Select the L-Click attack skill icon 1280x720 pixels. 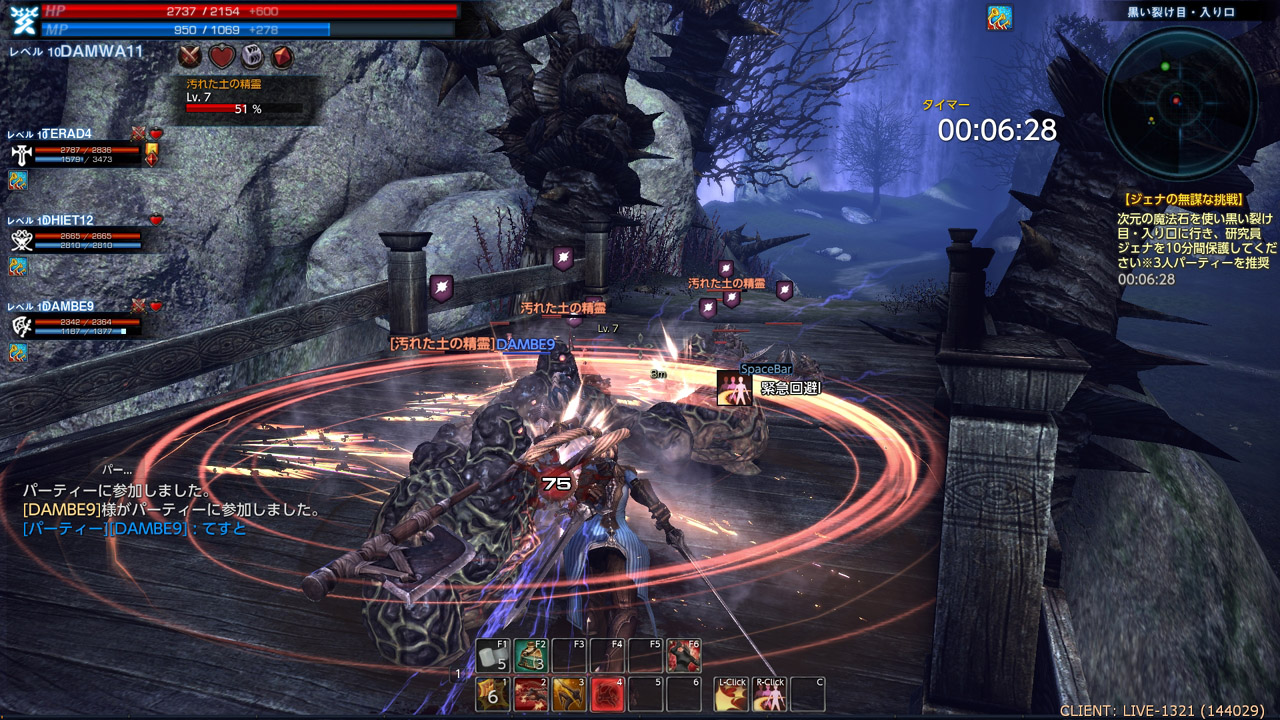click(x=731, y=694)
